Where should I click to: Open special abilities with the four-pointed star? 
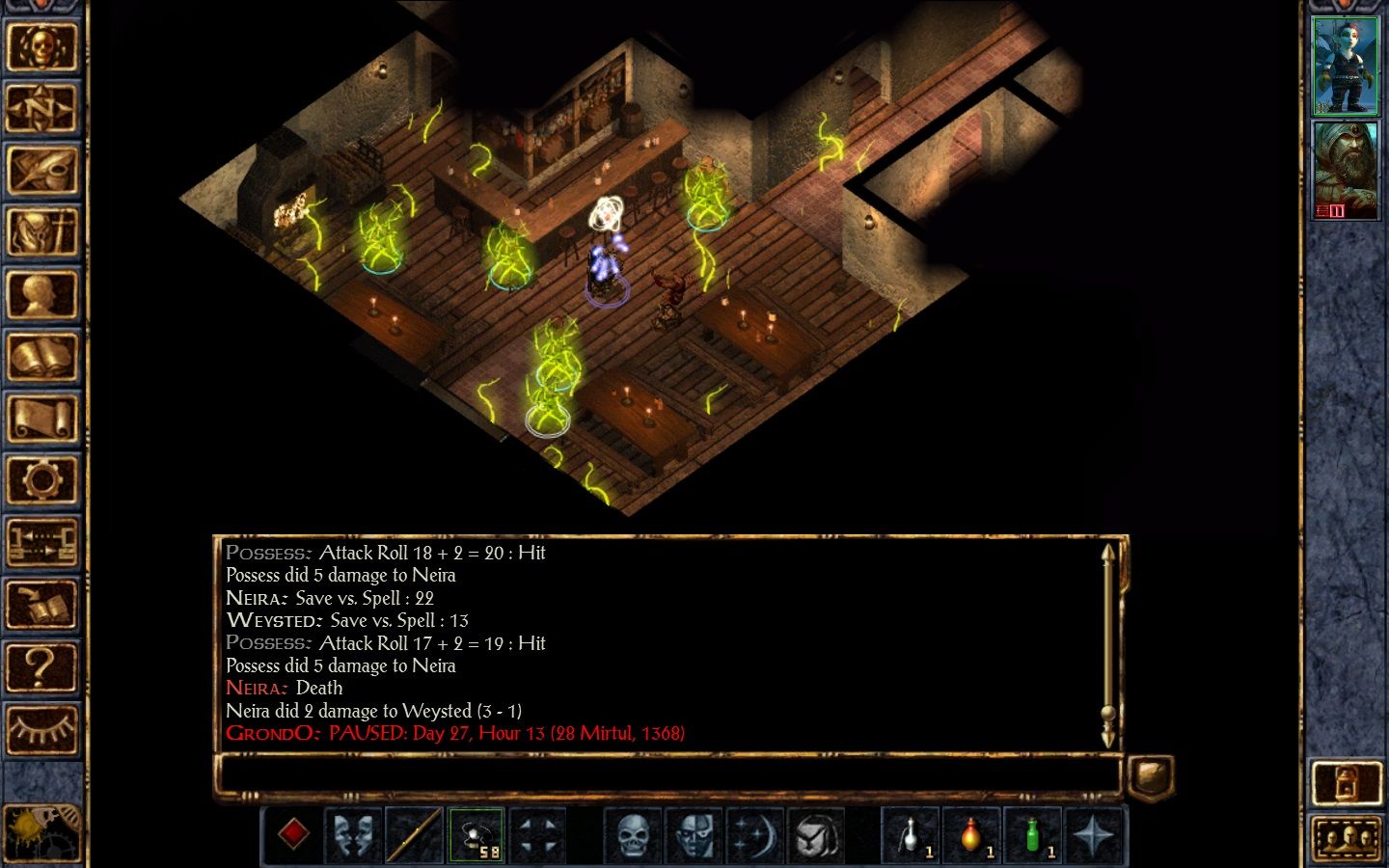tap(1094, 834)
